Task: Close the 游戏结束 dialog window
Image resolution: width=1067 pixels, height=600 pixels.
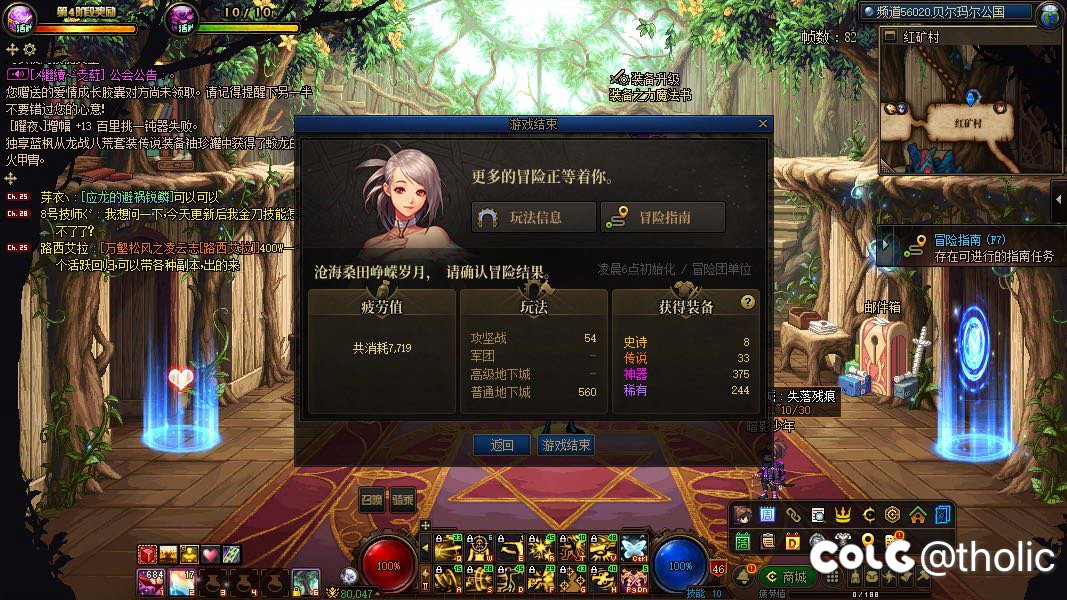Action: tap(763, 124)
